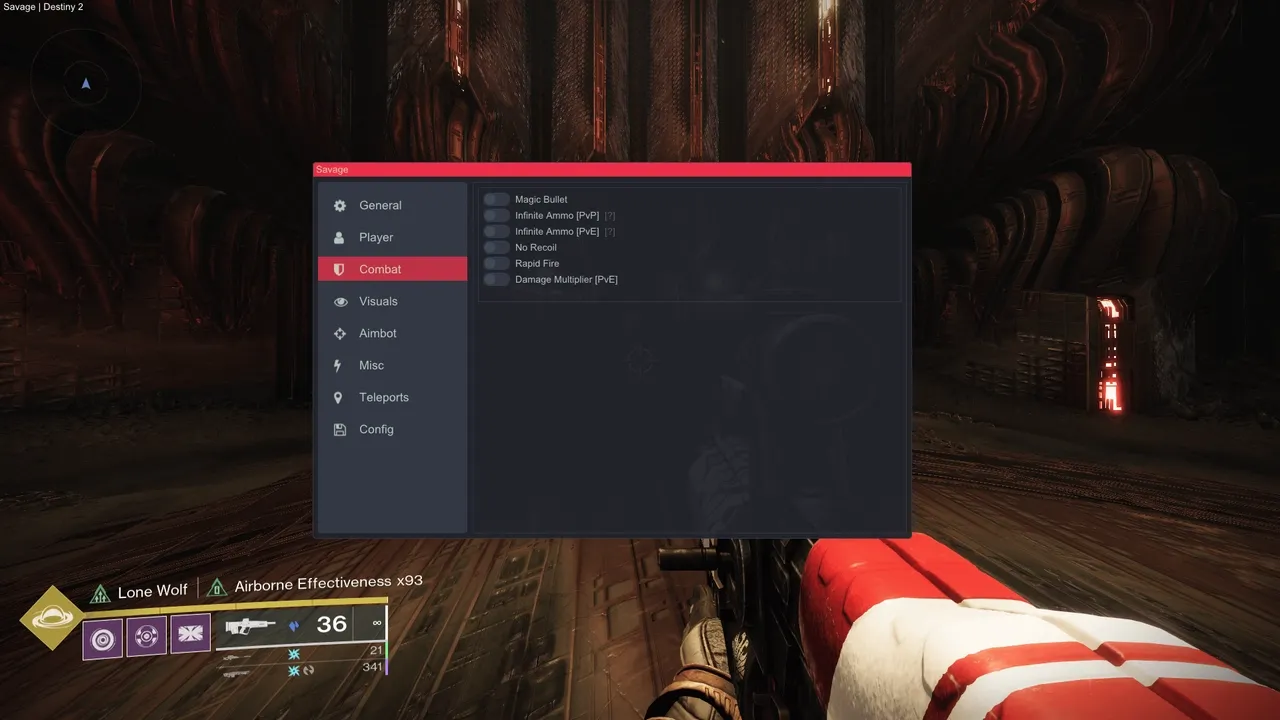Click the radar in the corner

point(86,84)
